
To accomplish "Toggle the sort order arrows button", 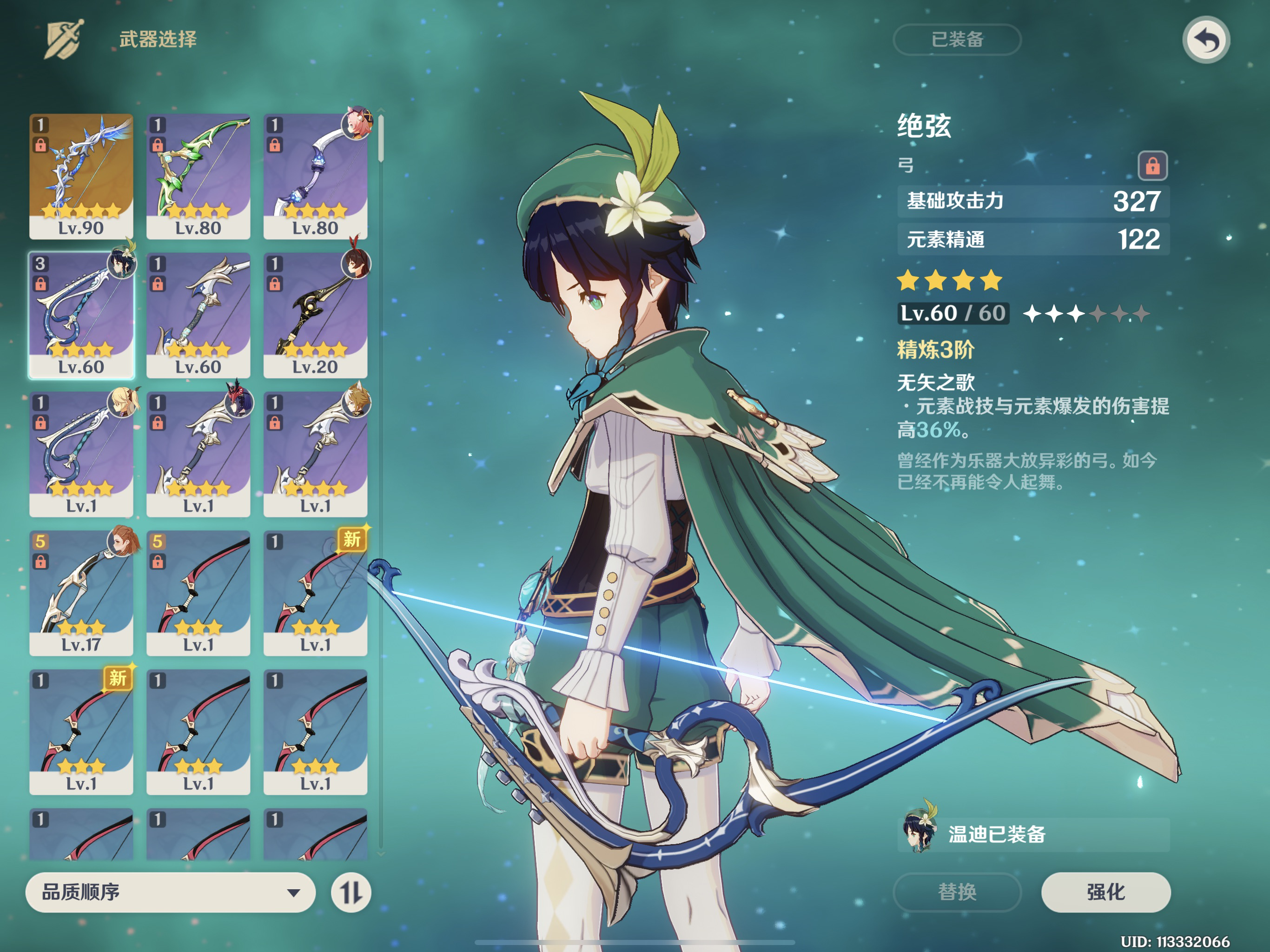I will [x=351, y=892].
